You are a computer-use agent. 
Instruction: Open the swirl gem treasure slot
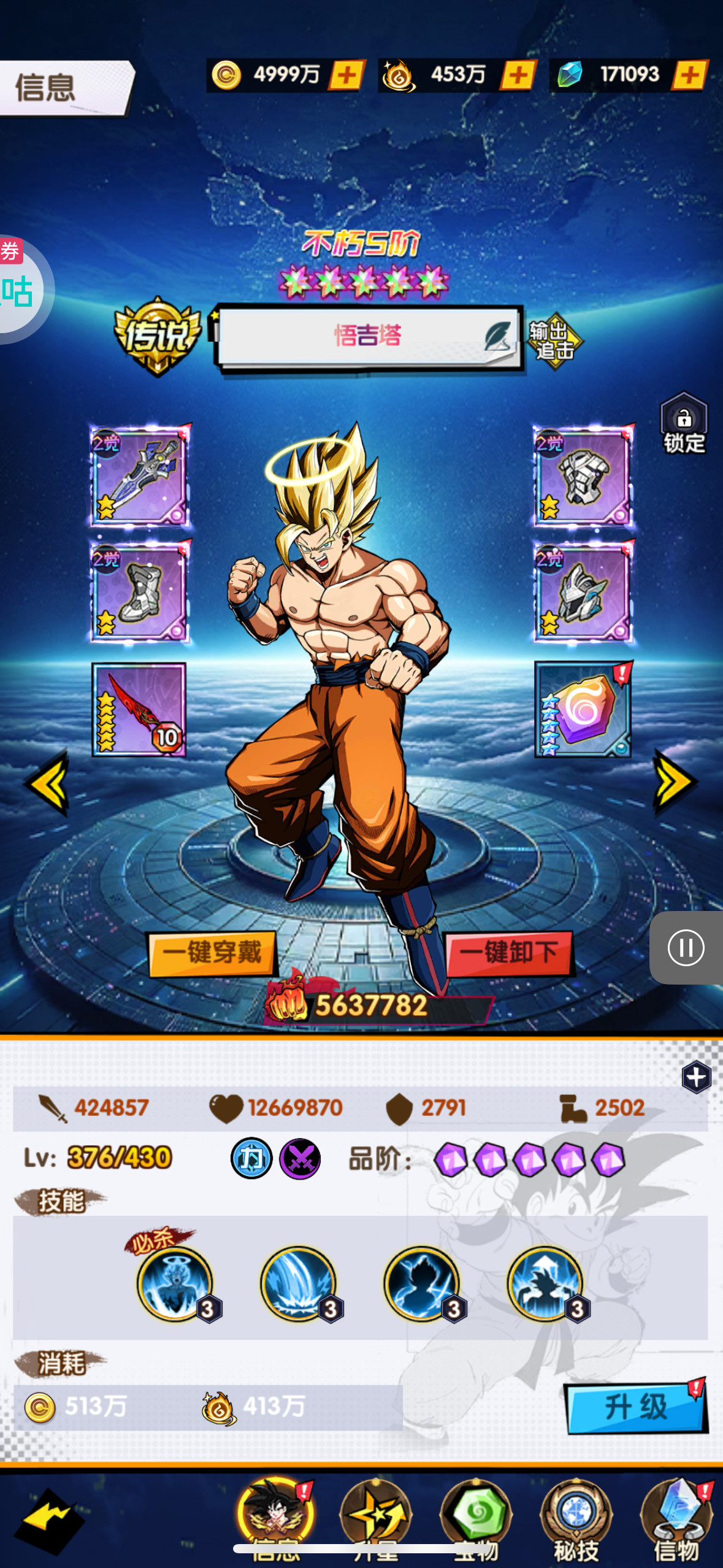pyautogui.click(x=583, y=709)
